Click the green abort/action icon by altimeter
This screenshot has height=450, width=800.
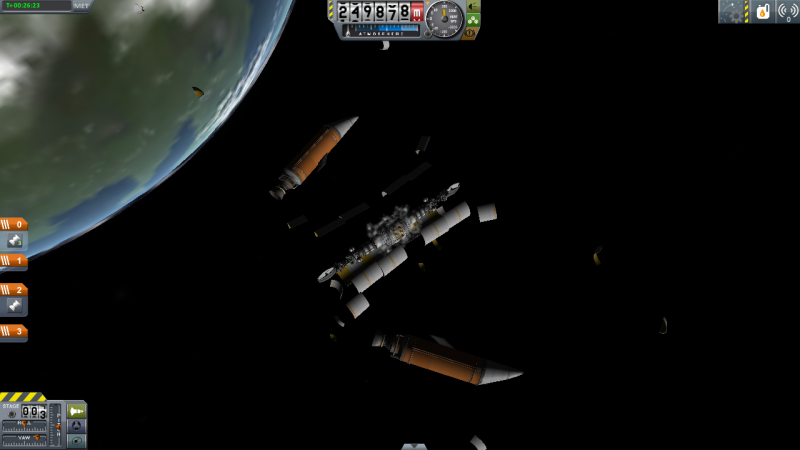[472, 19]
